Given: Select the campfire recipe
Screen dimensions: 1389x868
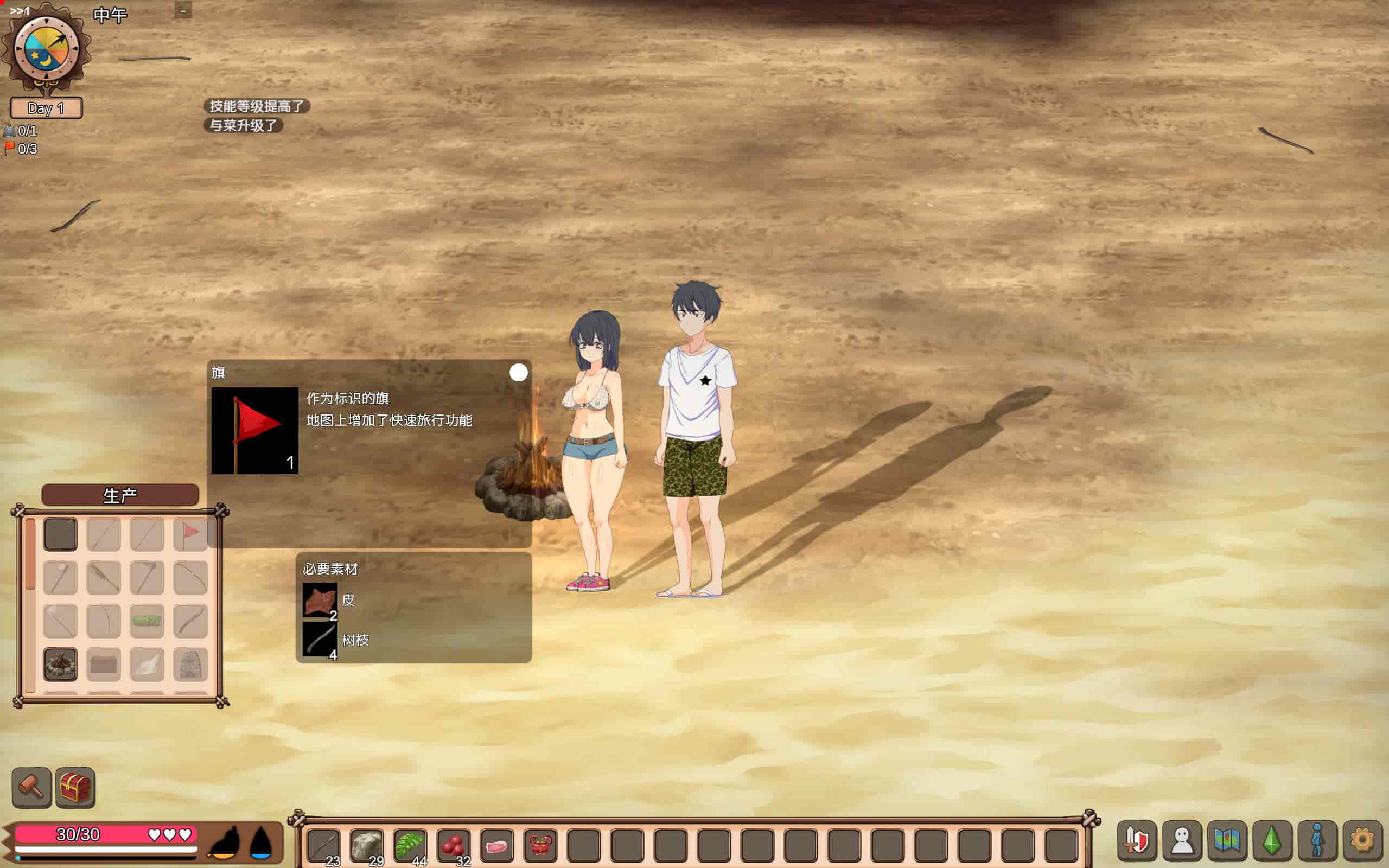Looking at the screenshot, I should click(x=60, y=664).
